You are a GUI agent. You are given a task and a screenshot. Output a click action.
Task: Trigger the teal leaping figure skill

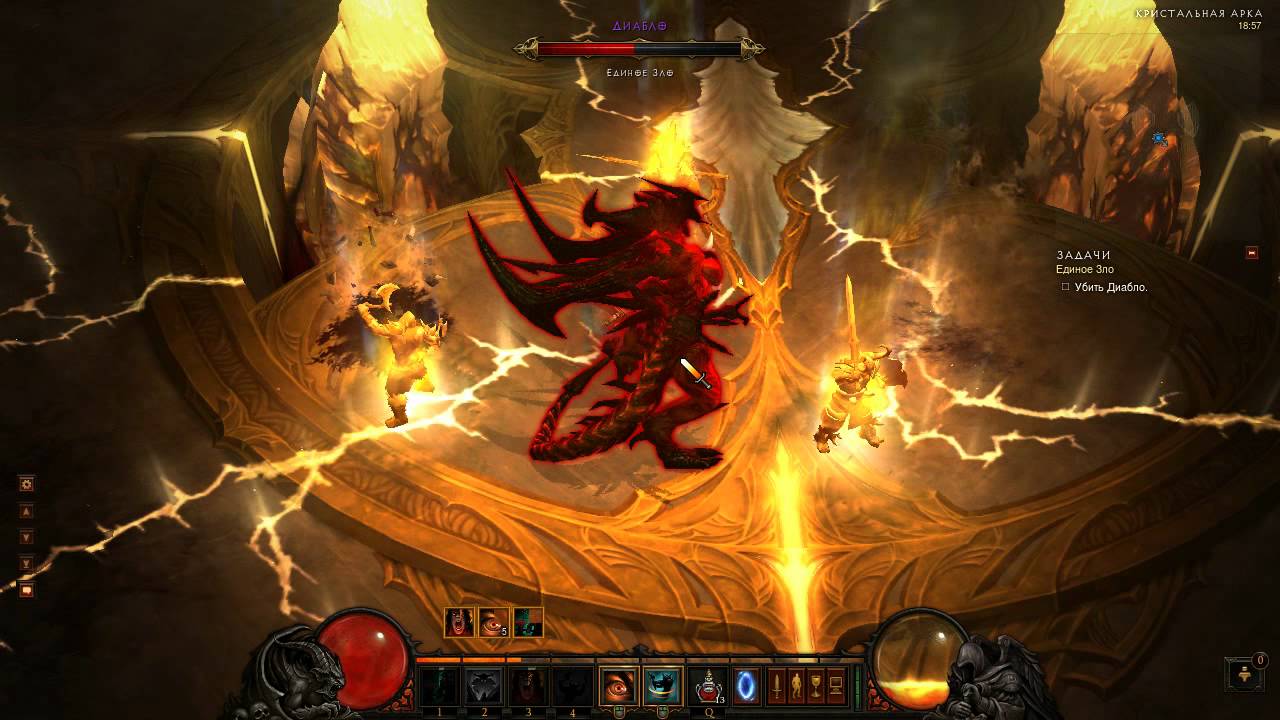[661, 686]
